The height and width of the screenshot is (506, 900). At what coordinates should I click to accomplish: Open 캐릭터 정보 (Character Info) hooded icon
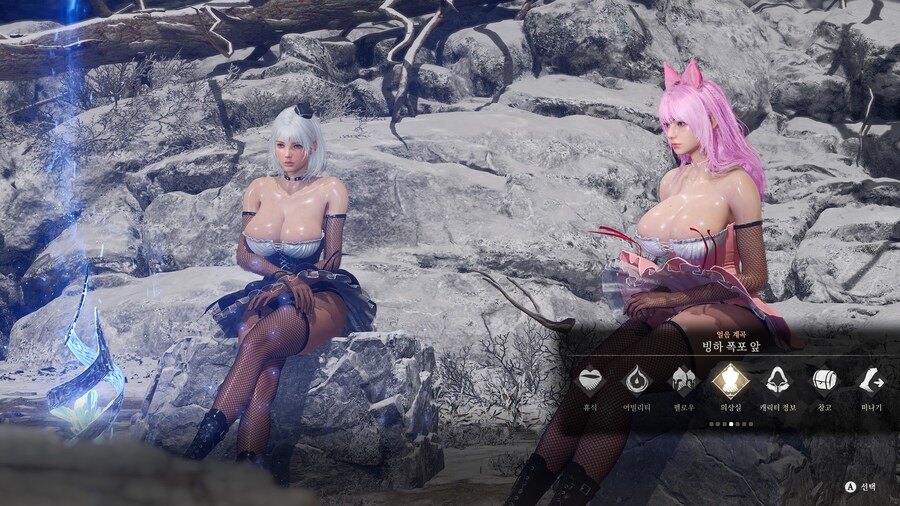tap(777, 381)
